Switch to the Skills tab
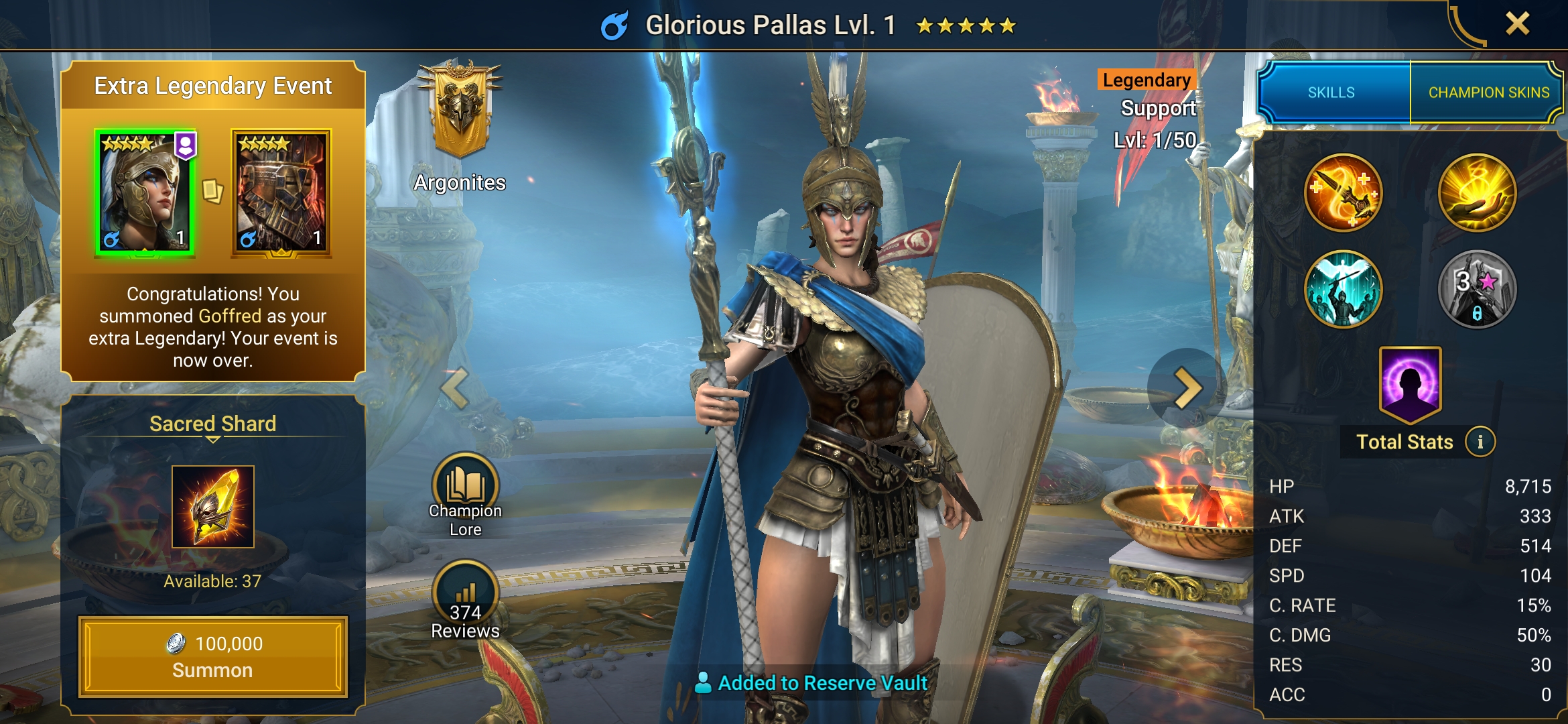 1331,93
